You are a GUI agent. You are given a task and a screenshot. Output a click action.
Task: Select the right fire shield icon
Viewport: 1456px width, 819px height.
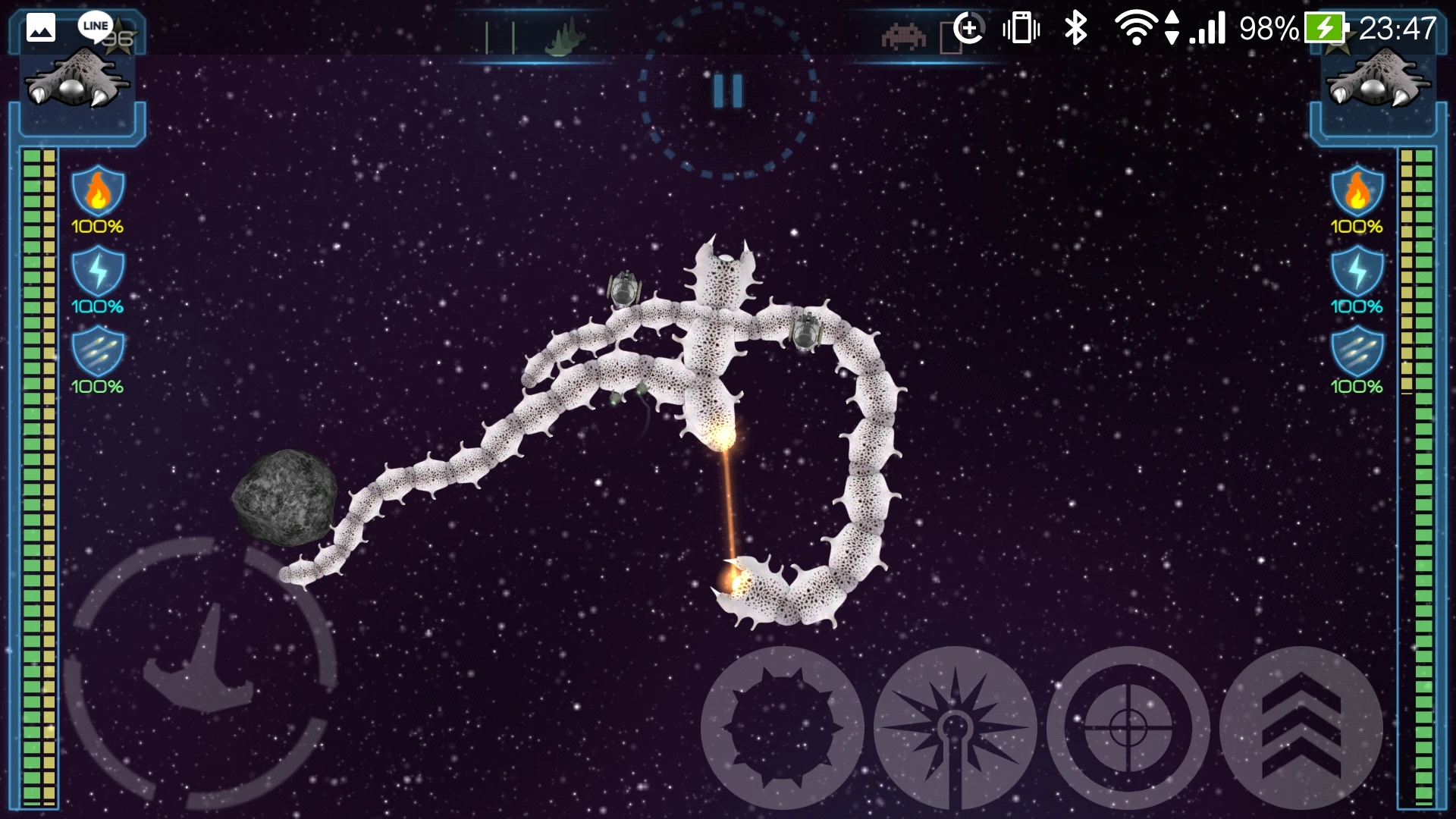pos(1357,191)
